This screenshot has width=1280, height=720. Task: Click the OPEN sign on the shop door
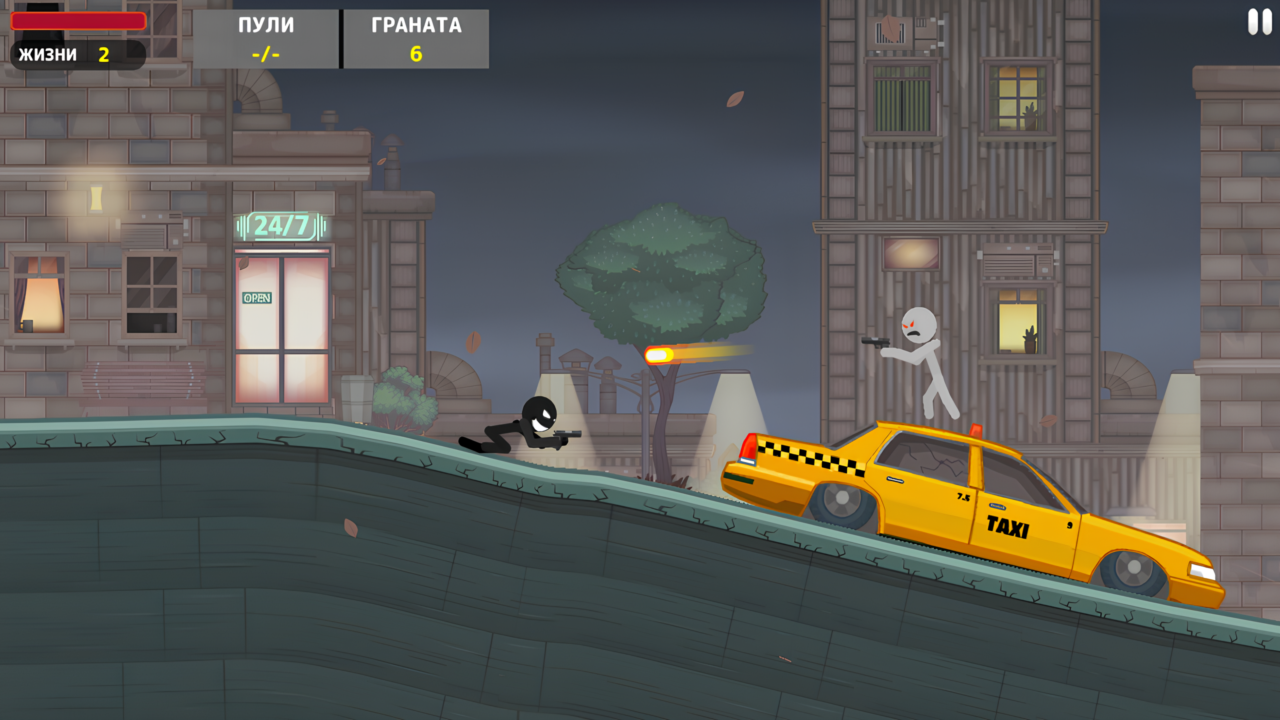[257, 298]
